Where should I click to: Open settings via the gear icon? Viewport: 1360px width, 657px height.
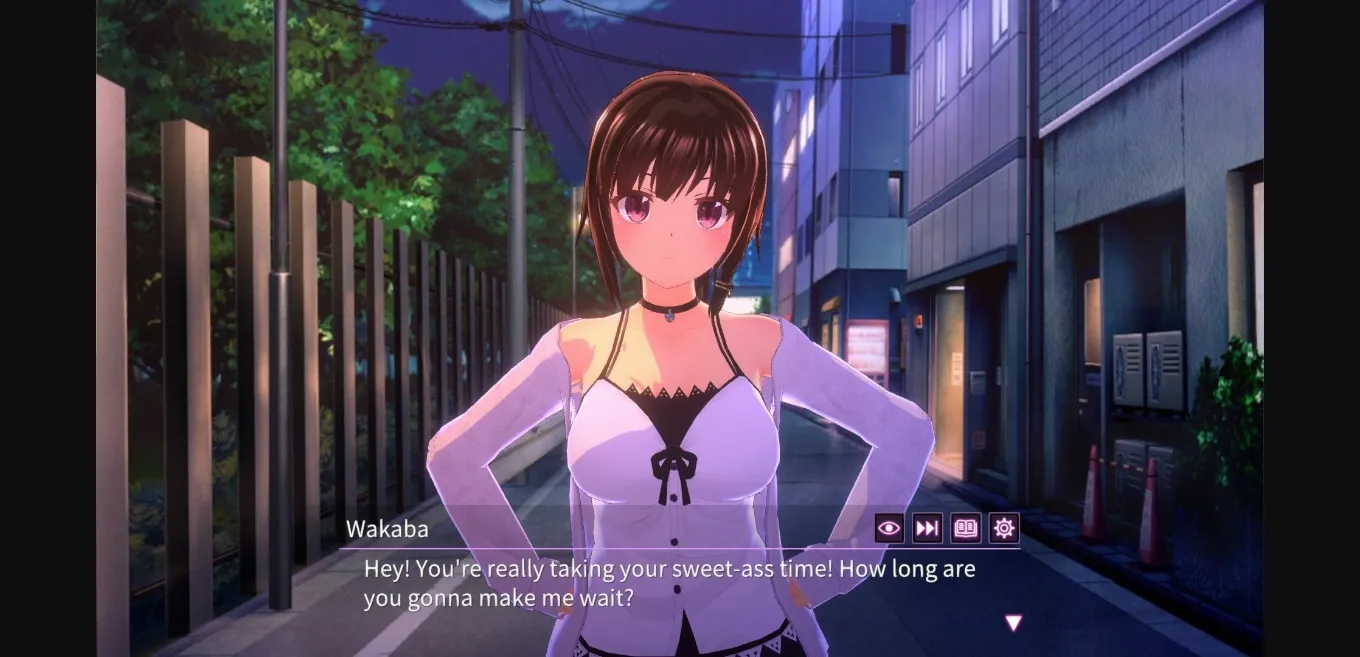point(1004,528)
